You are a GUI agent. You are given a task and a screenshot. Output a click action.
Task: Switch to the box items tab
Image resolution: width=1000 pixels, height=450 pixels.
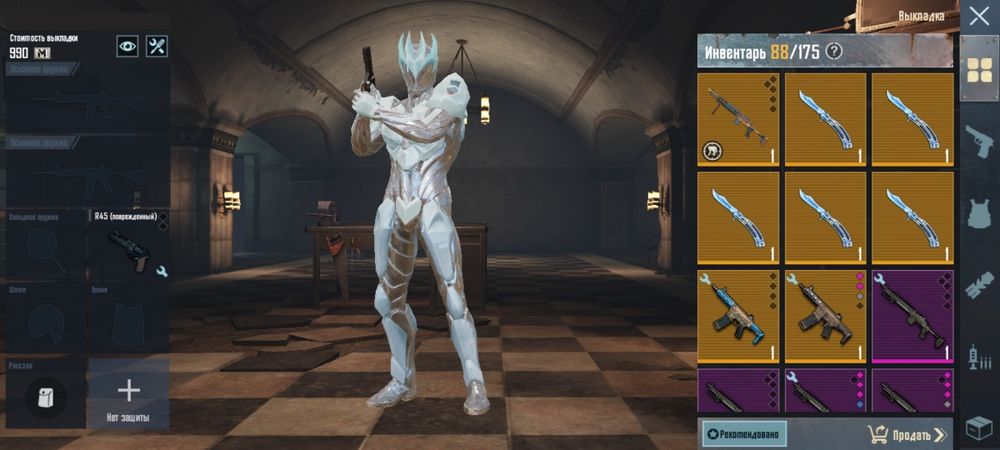pos(978,427)
